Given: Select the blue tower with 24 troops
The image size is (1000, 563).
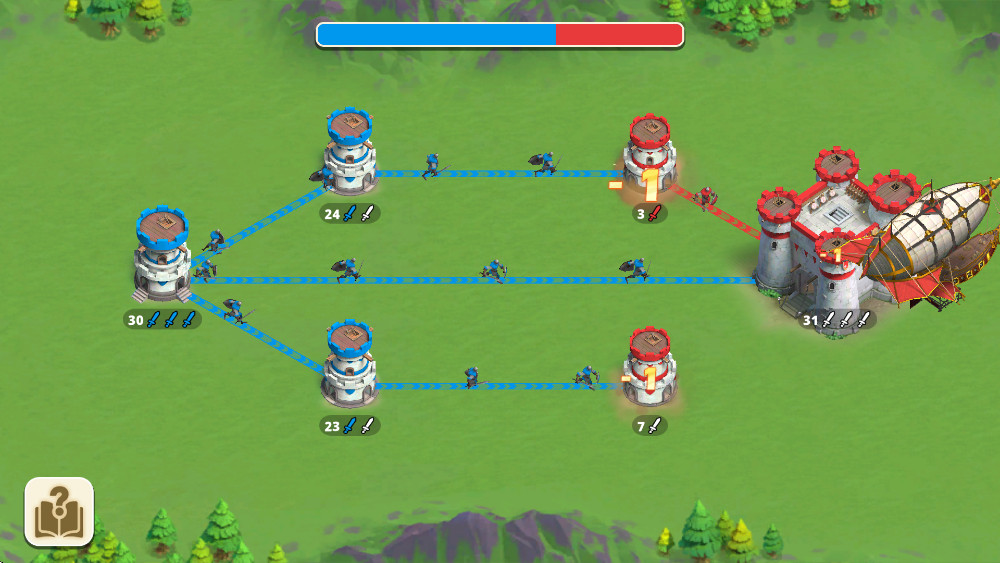Looking at the screenshot, I should click(350, 155).
